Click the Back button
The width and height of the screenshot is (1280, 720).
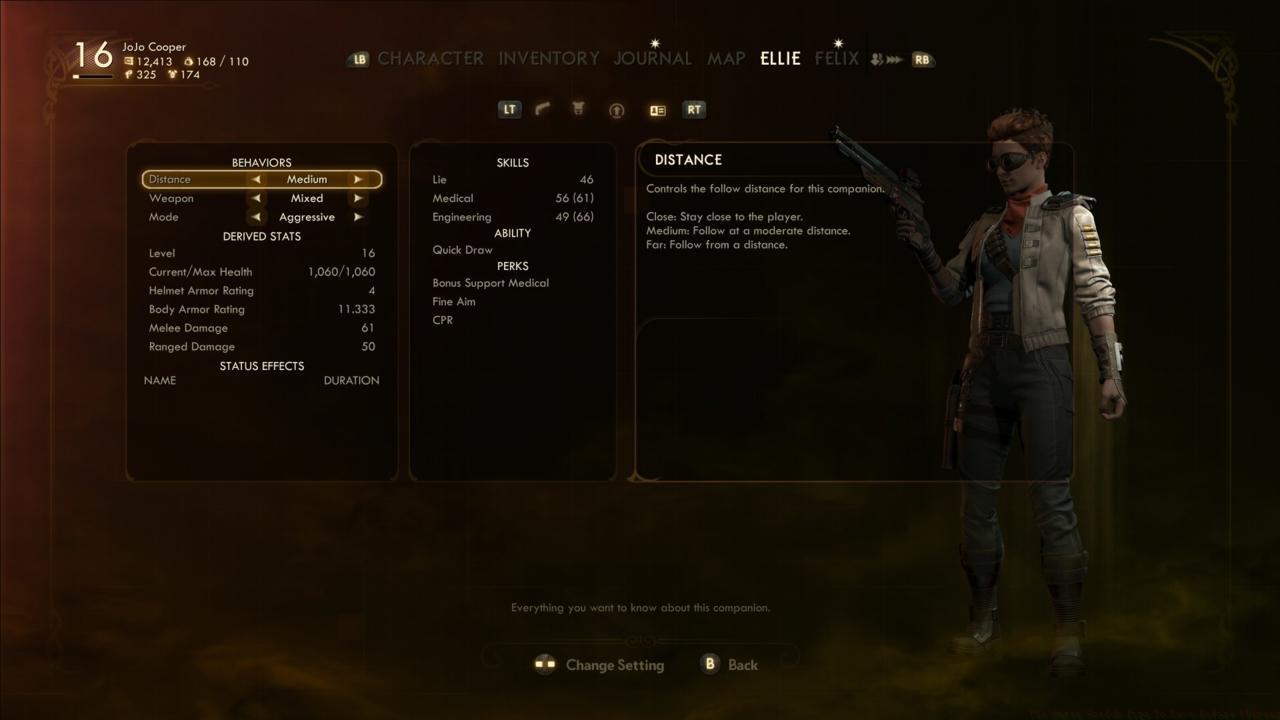coord(729,664)
